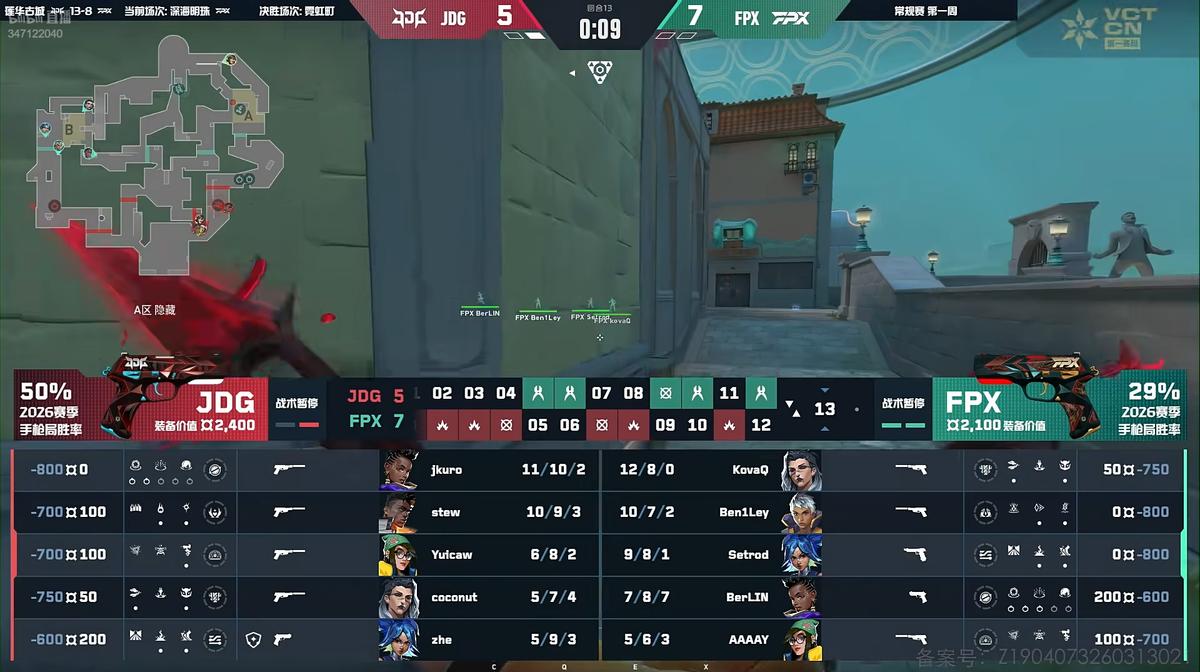Viewport: 1200px width, 672px height.
Task: Jump to round 12 in the round timeline
Action: coord(761,424)
